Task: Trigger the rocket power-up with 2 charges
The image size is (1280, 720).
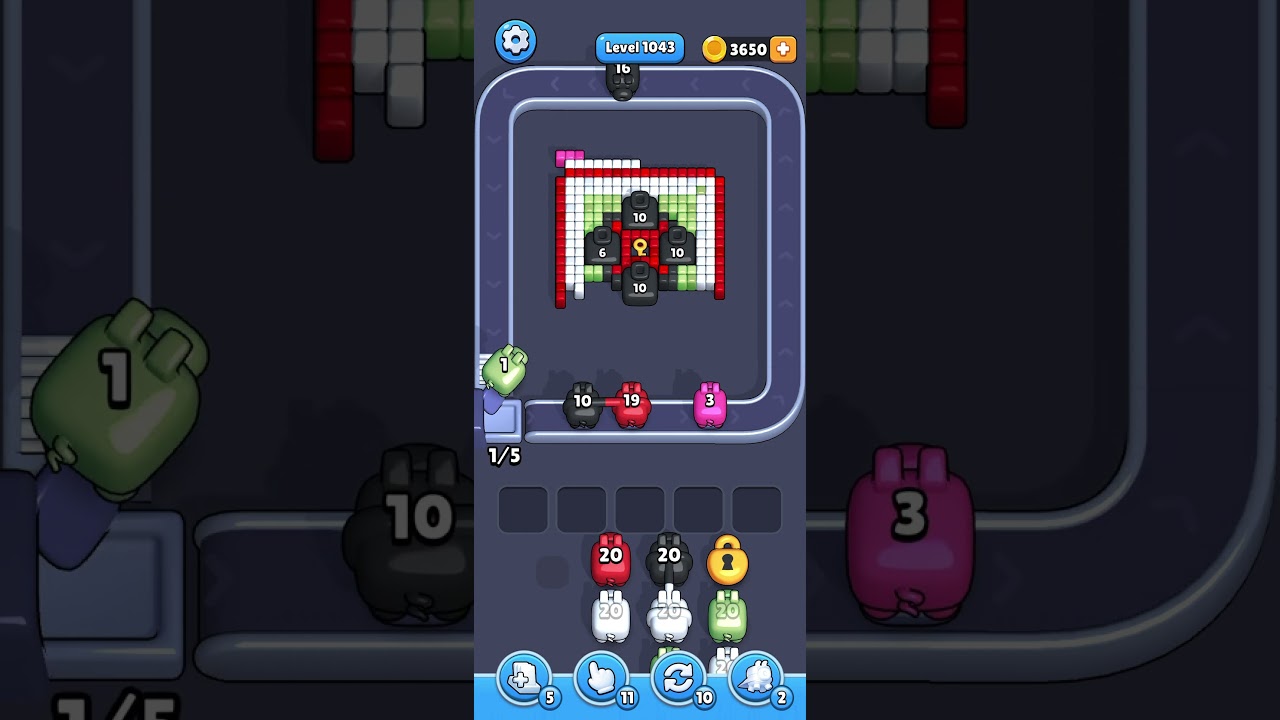Action: click(757, 677)
